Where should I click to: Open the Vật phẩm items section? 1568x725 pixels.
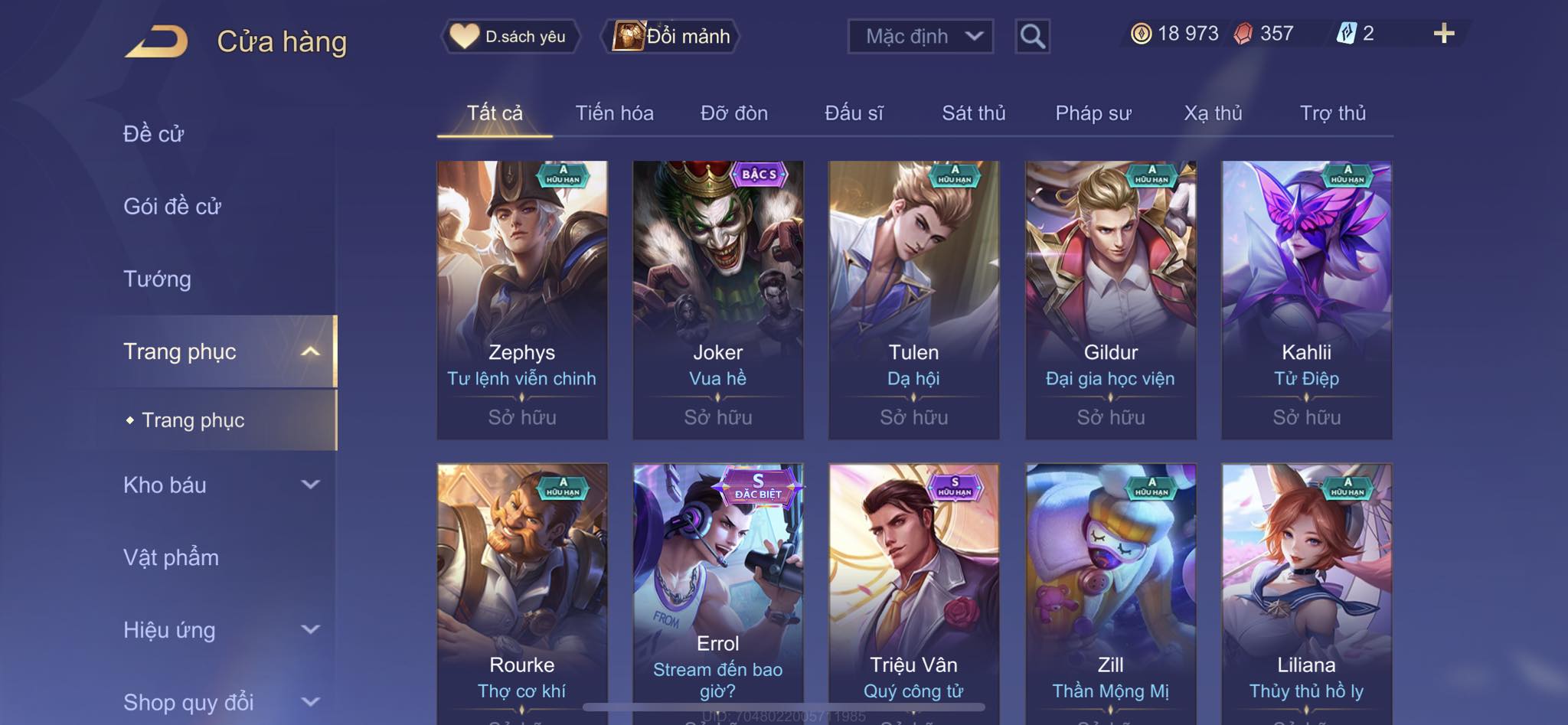coord(171,557)
